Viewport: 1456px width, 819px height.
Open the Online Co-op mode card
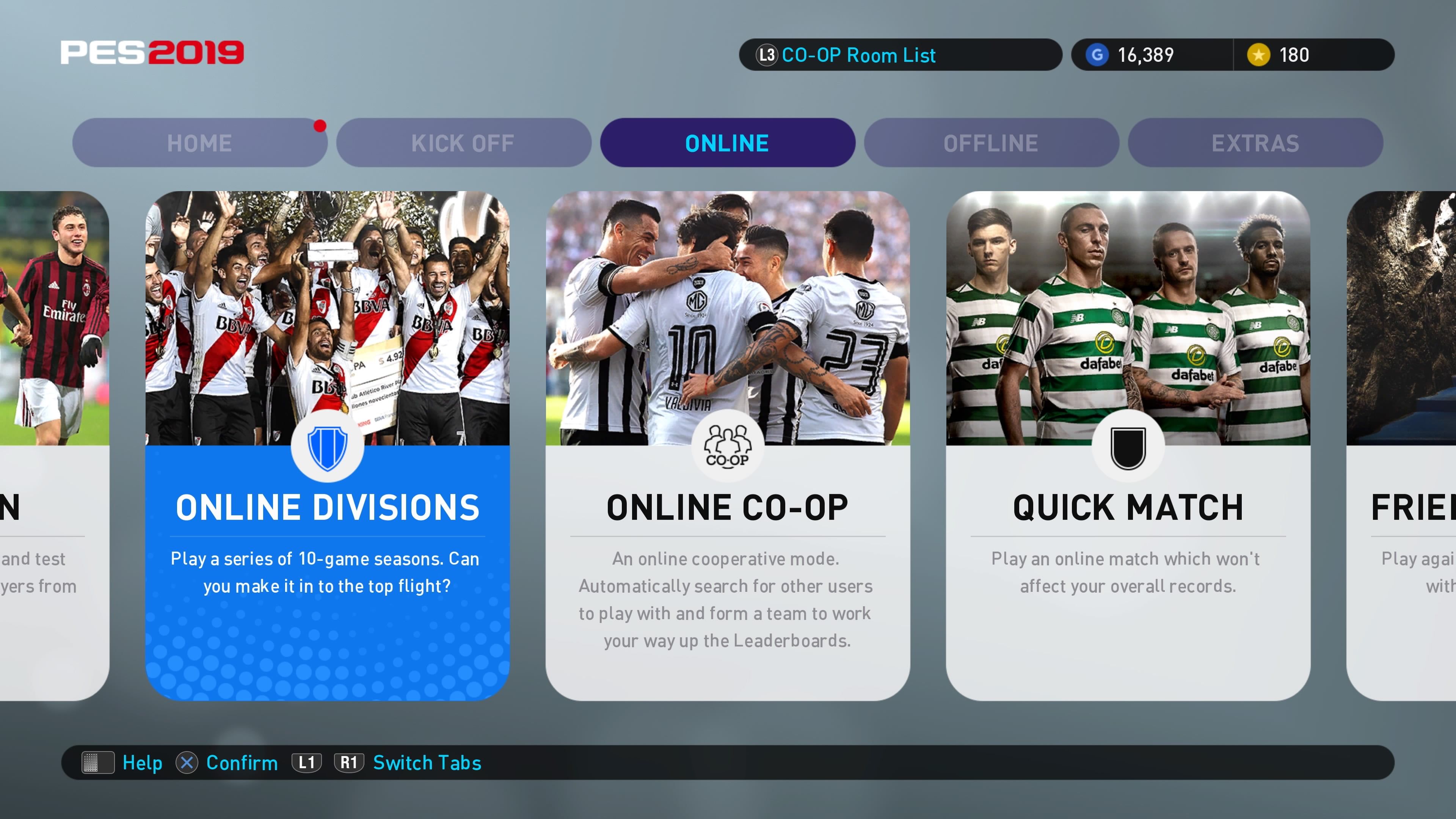click(x=728, y=446)
